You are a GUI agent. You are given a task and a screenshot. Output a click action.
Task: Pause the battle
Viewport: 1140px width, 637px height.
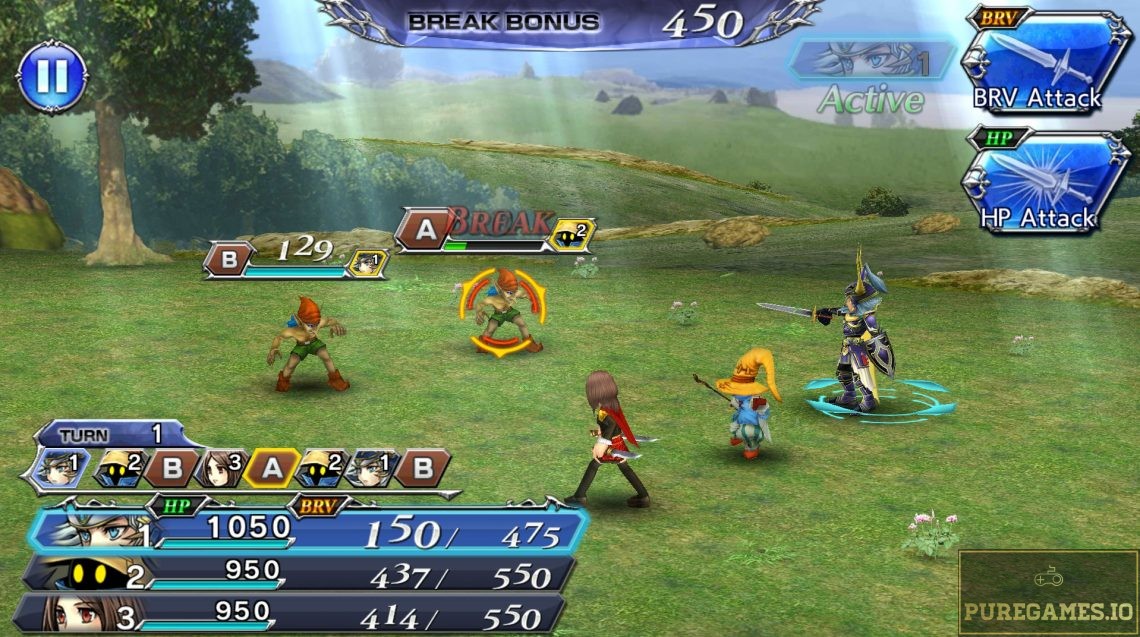52,77
